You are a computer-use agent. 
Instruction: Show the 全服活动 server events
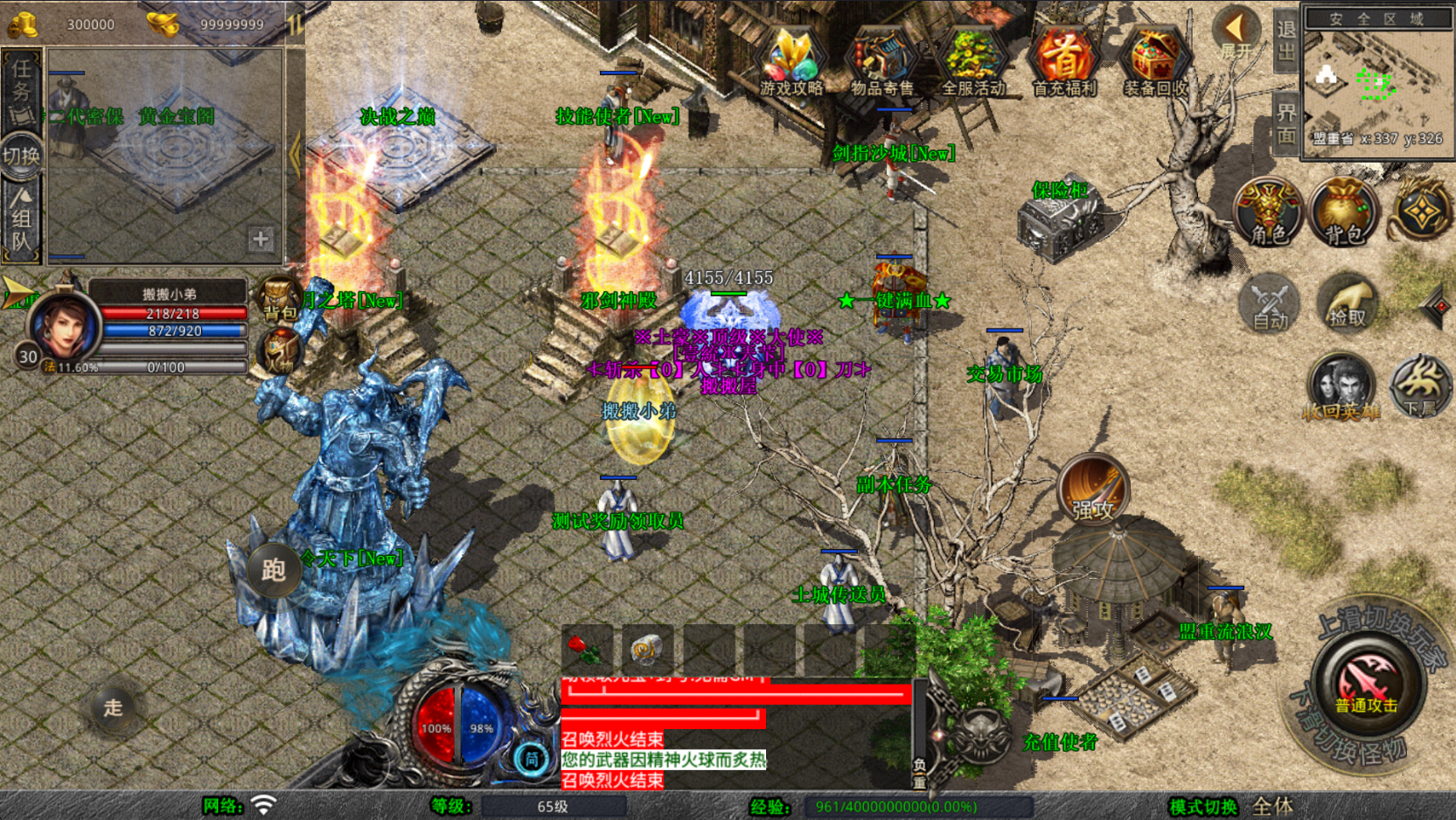tap(972, 61)
